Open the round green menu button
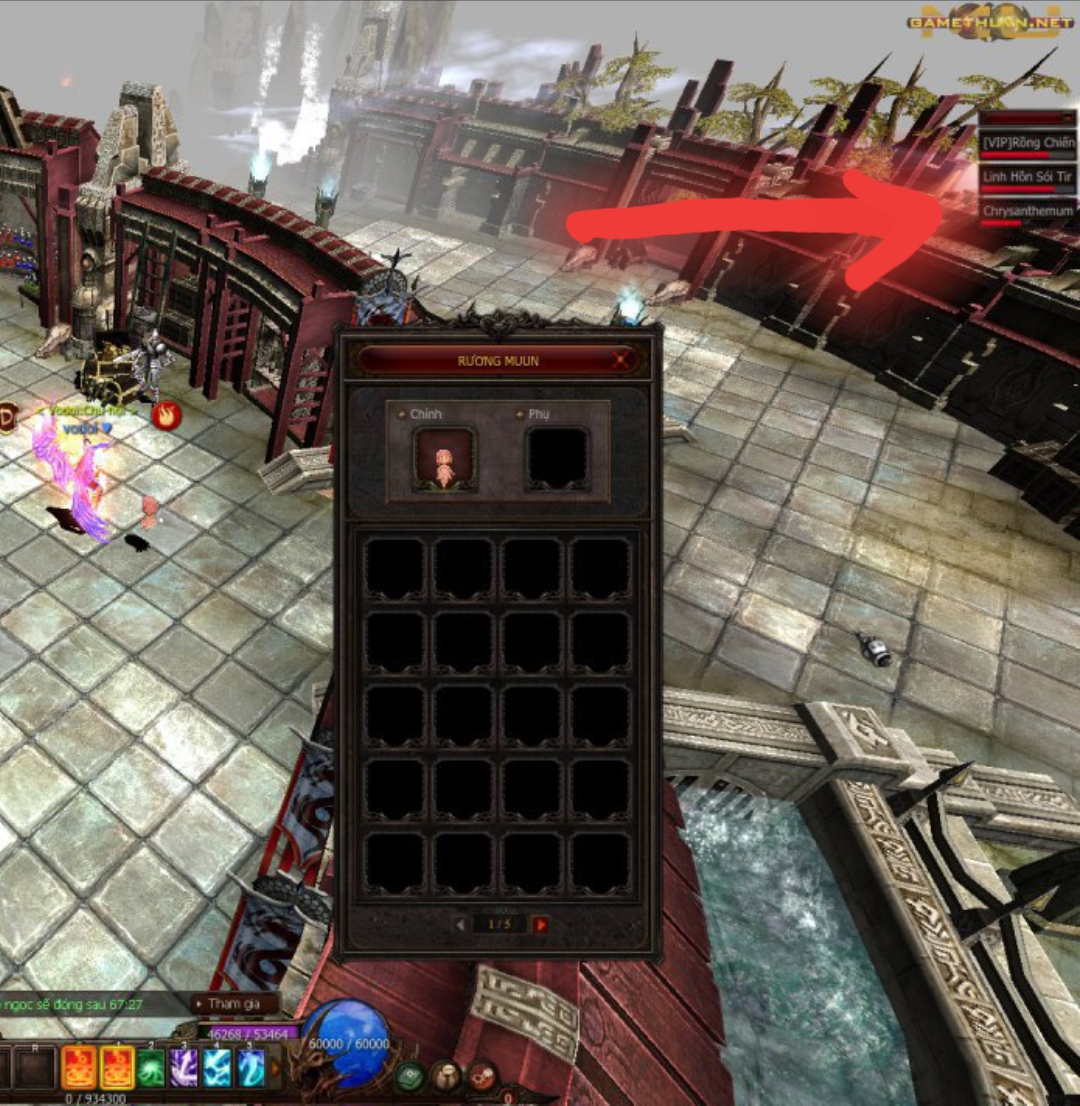This screenshot has width=1080, height=1106. click(408, 1076)
